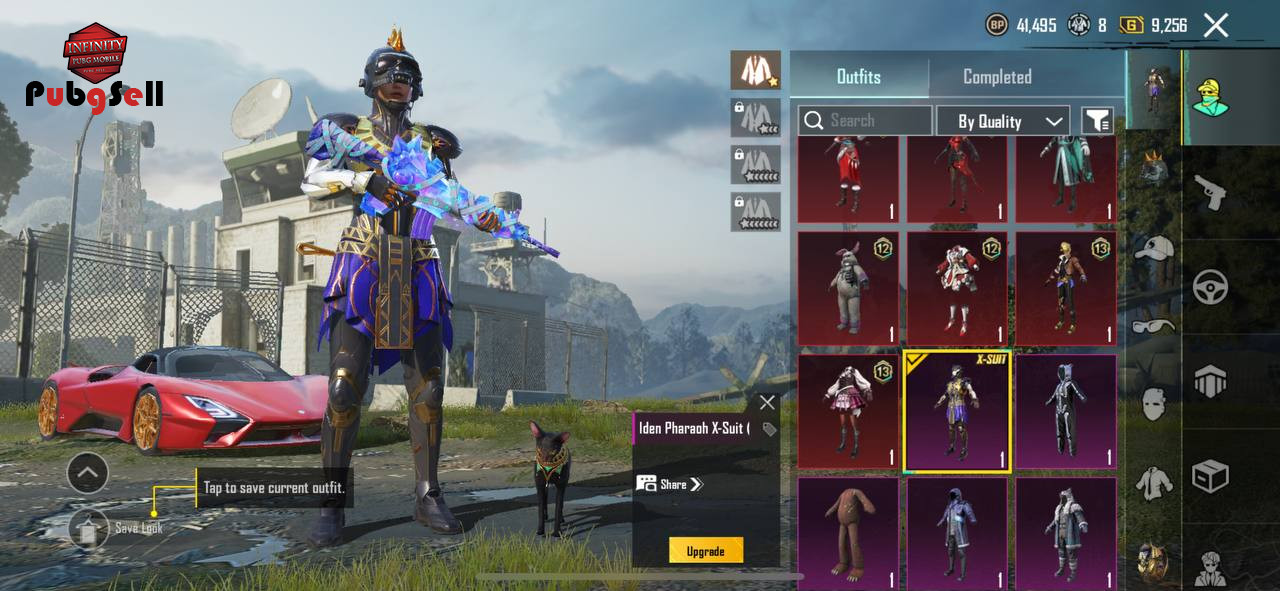Show the sunglasses eyewear category
Viewport: 1280px width, 591px height.
[x=1154, y=326]
